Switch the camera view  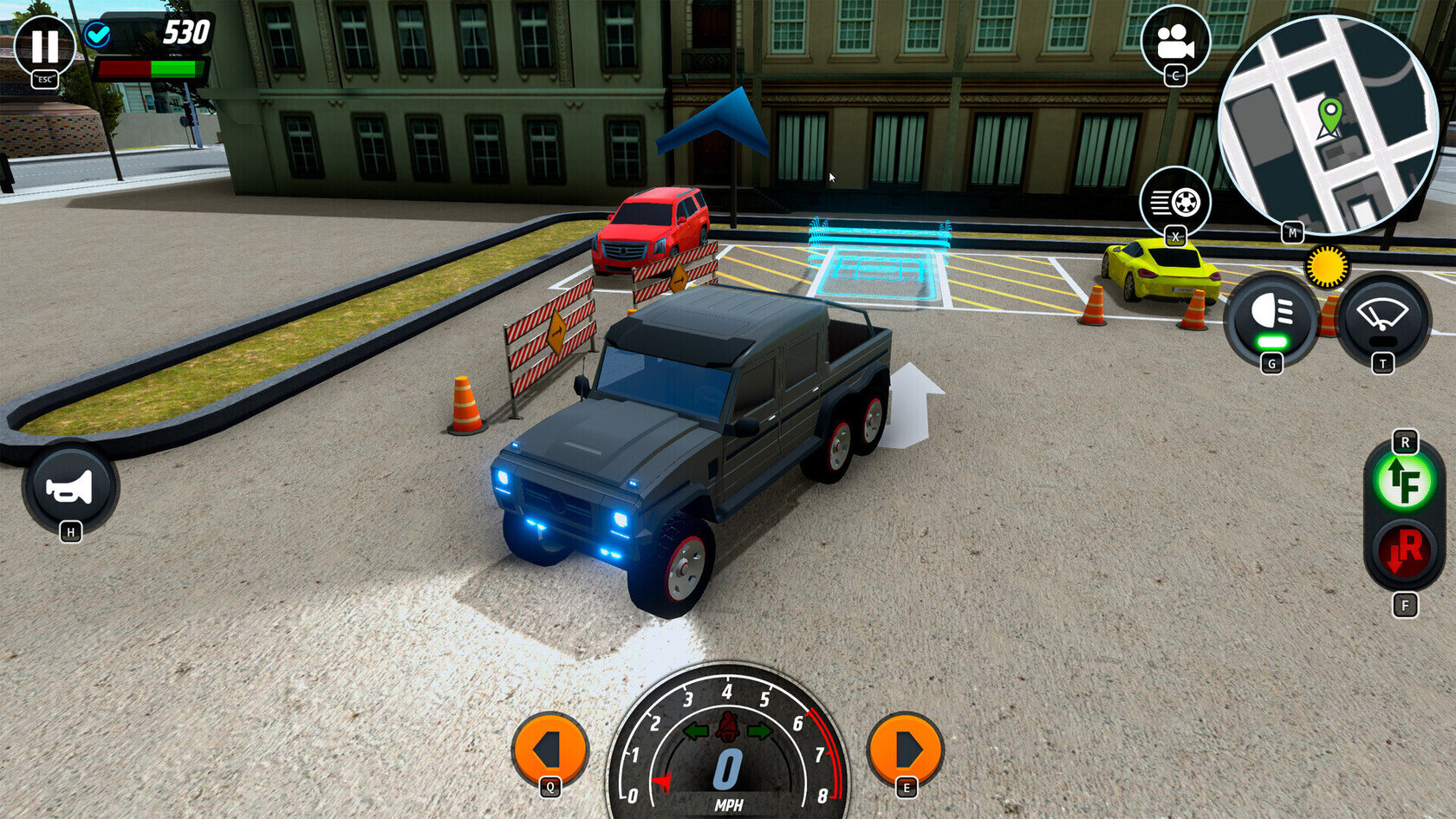[1174, 40]
